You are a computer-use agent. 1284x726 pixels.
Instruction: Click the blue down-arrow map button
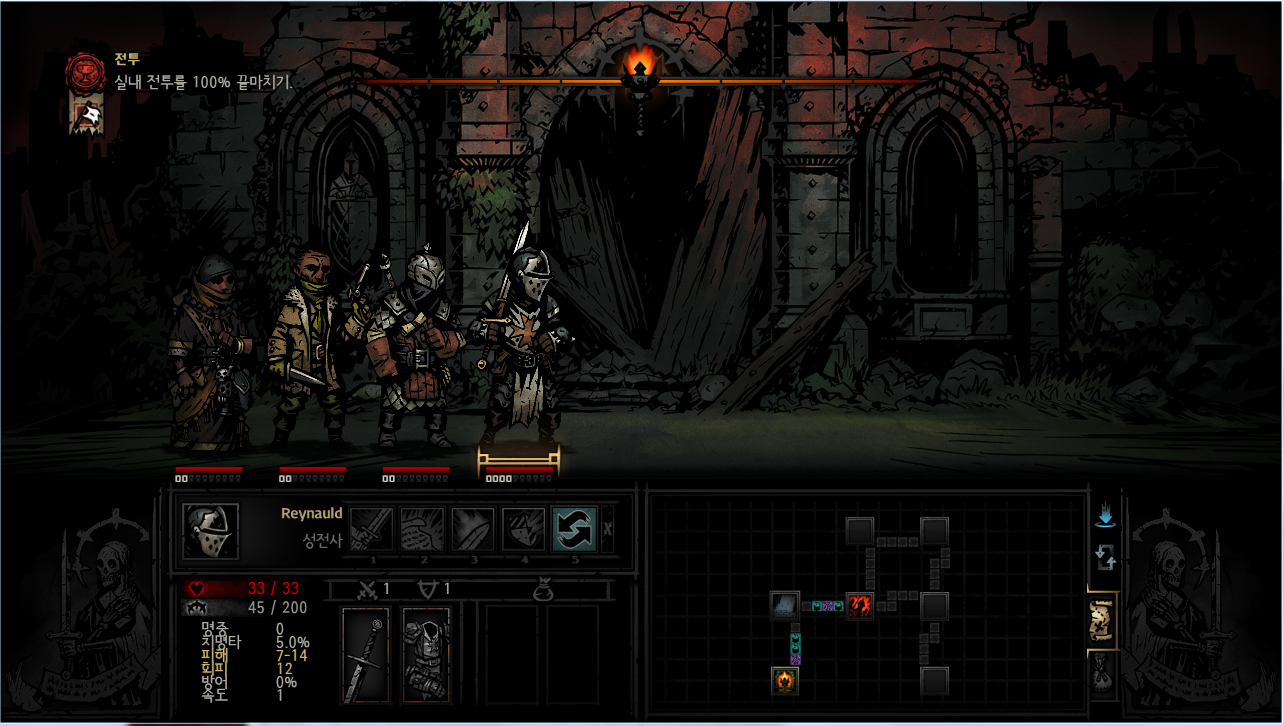(x=1105, y=517)
